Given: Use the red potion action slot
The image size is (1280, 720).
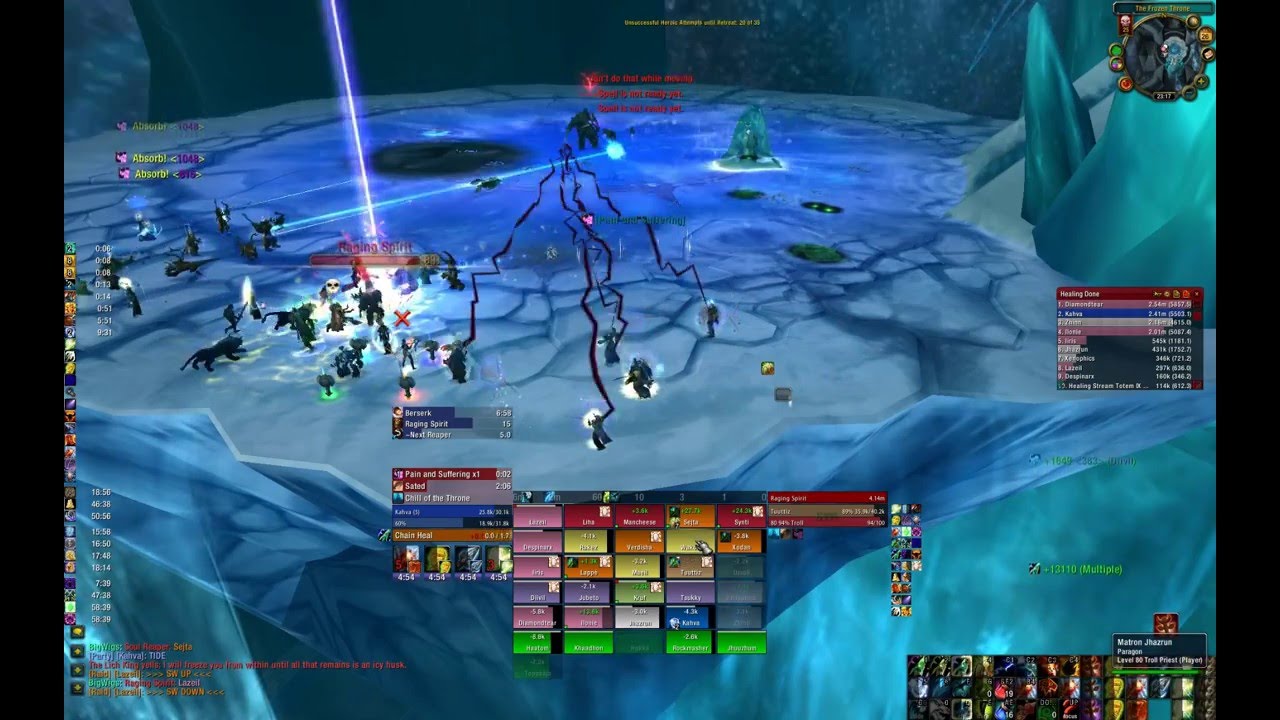Looking at the screenshot, I should coord(1002,688).
